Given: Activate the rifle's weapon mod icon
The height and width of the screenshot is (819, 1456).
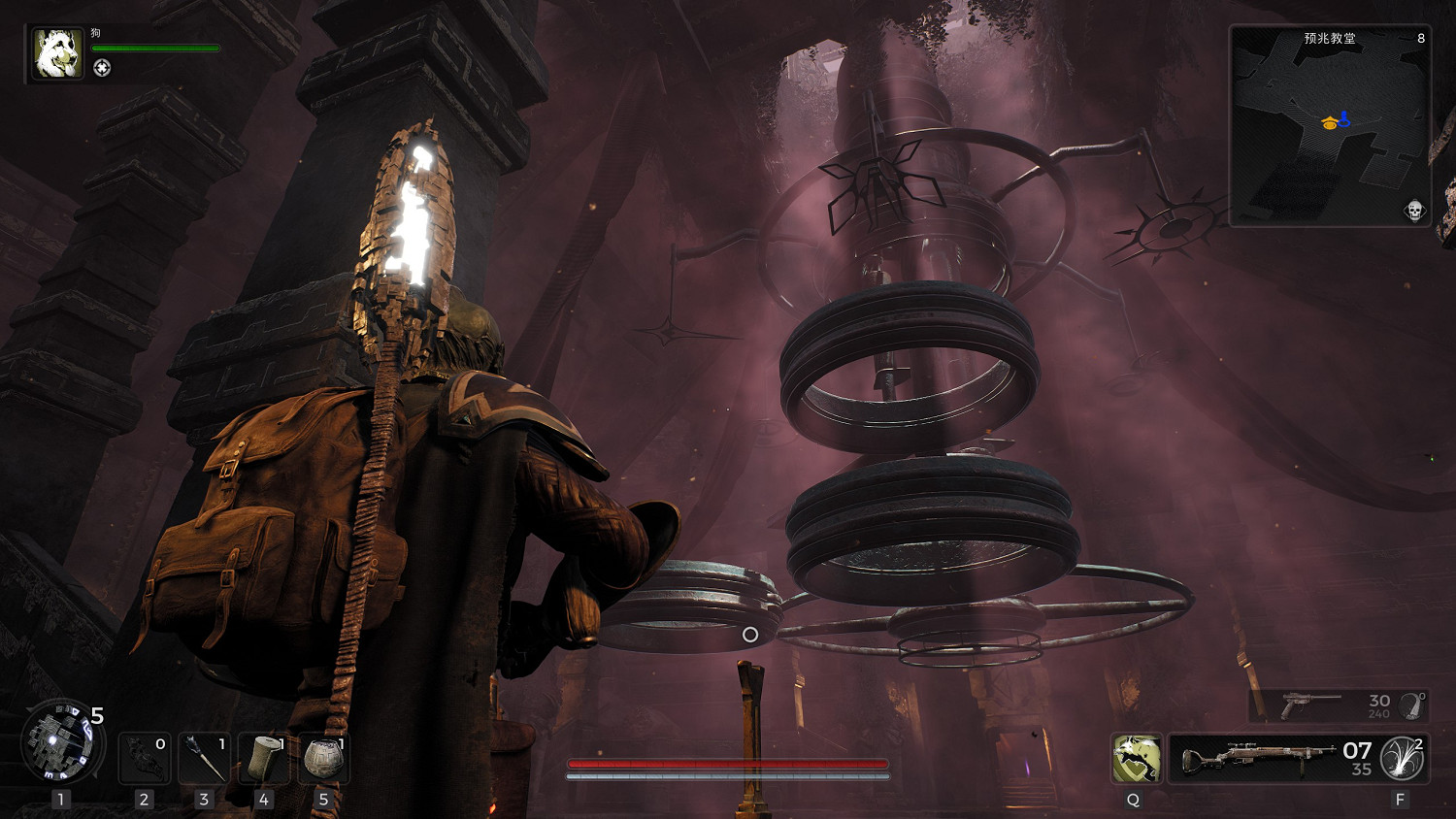Looking at the screenshot, I should click(x=1402, y=758).
